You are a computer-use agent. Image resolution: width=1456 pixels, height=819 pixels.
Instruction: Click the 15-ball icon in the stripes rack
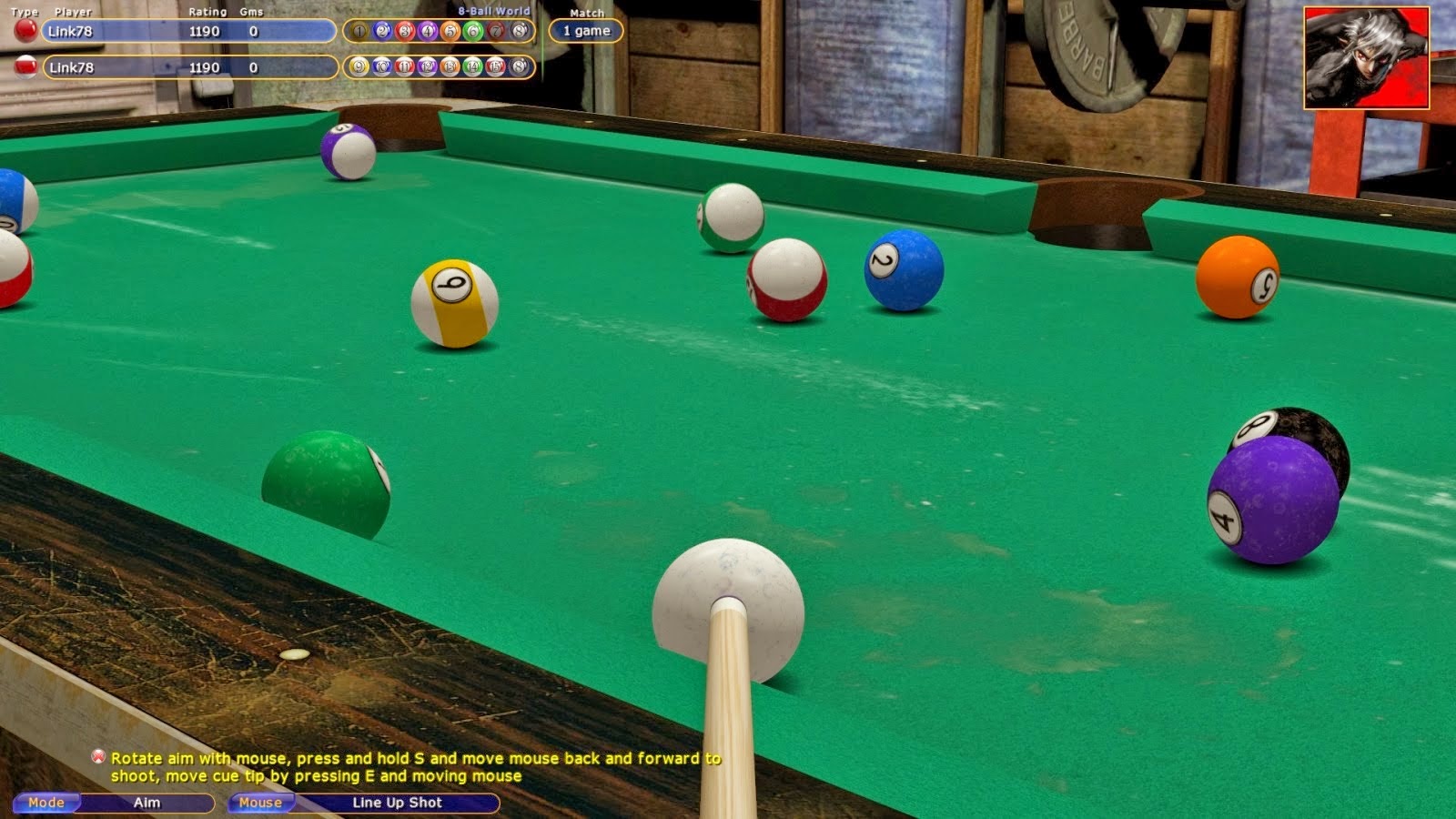click(497, 66)
